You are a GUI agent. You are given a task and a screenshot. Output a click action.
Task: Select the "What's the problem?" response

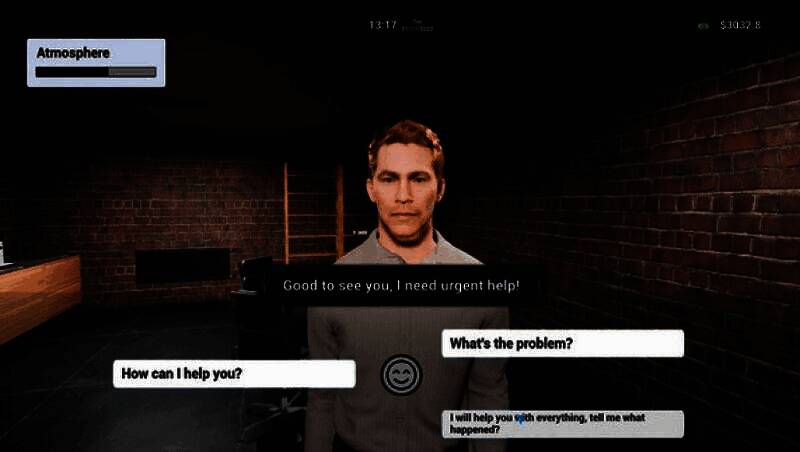[562, 344]
